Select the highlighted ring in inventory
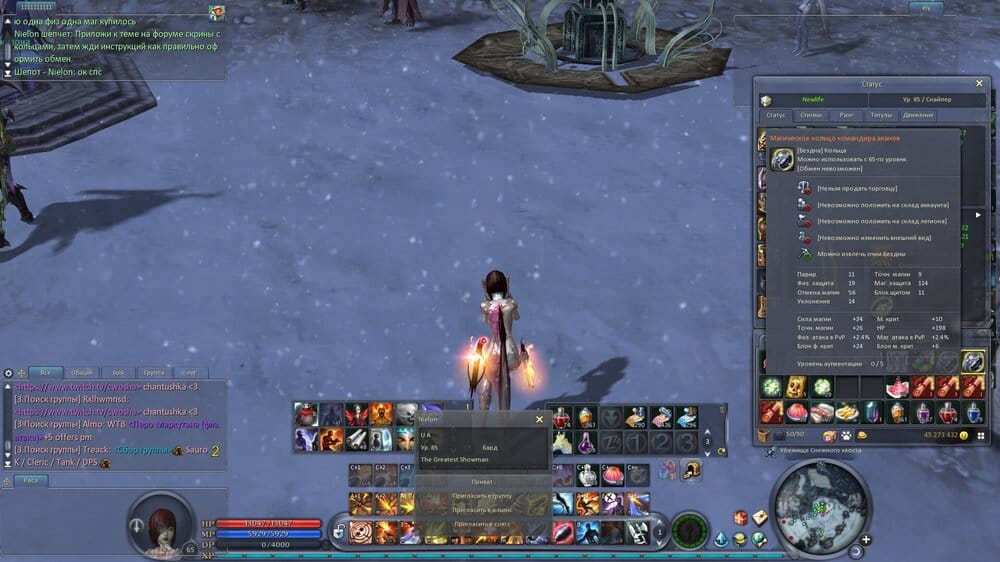Image resolution: width=1000 pixels, height=562 pixels. [972, 362]
